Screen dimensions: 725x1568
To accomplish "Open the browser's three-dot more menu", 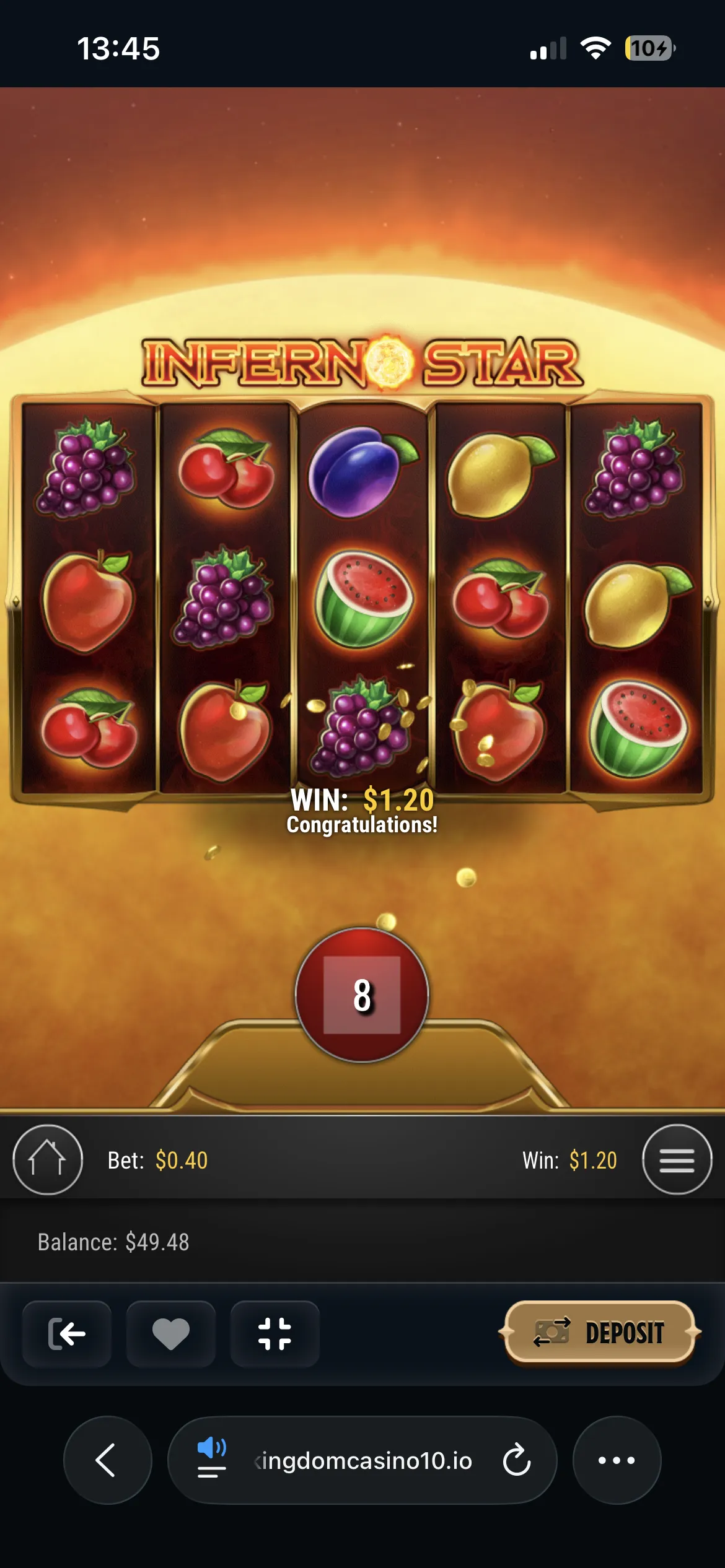I will coord(617,1460).
